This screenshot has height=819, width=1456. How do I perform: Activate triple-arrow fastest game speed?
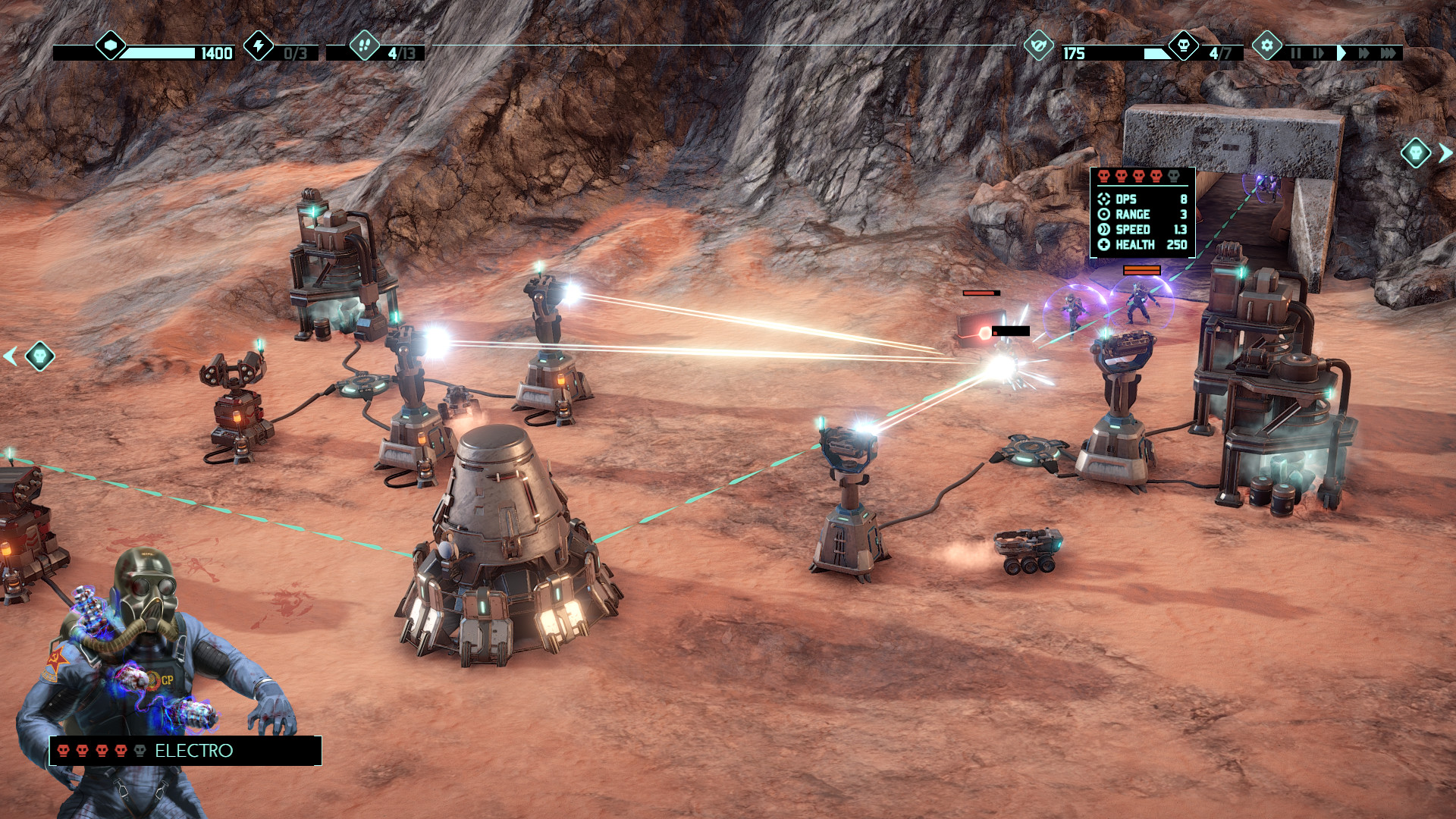tap(1389, 53)
